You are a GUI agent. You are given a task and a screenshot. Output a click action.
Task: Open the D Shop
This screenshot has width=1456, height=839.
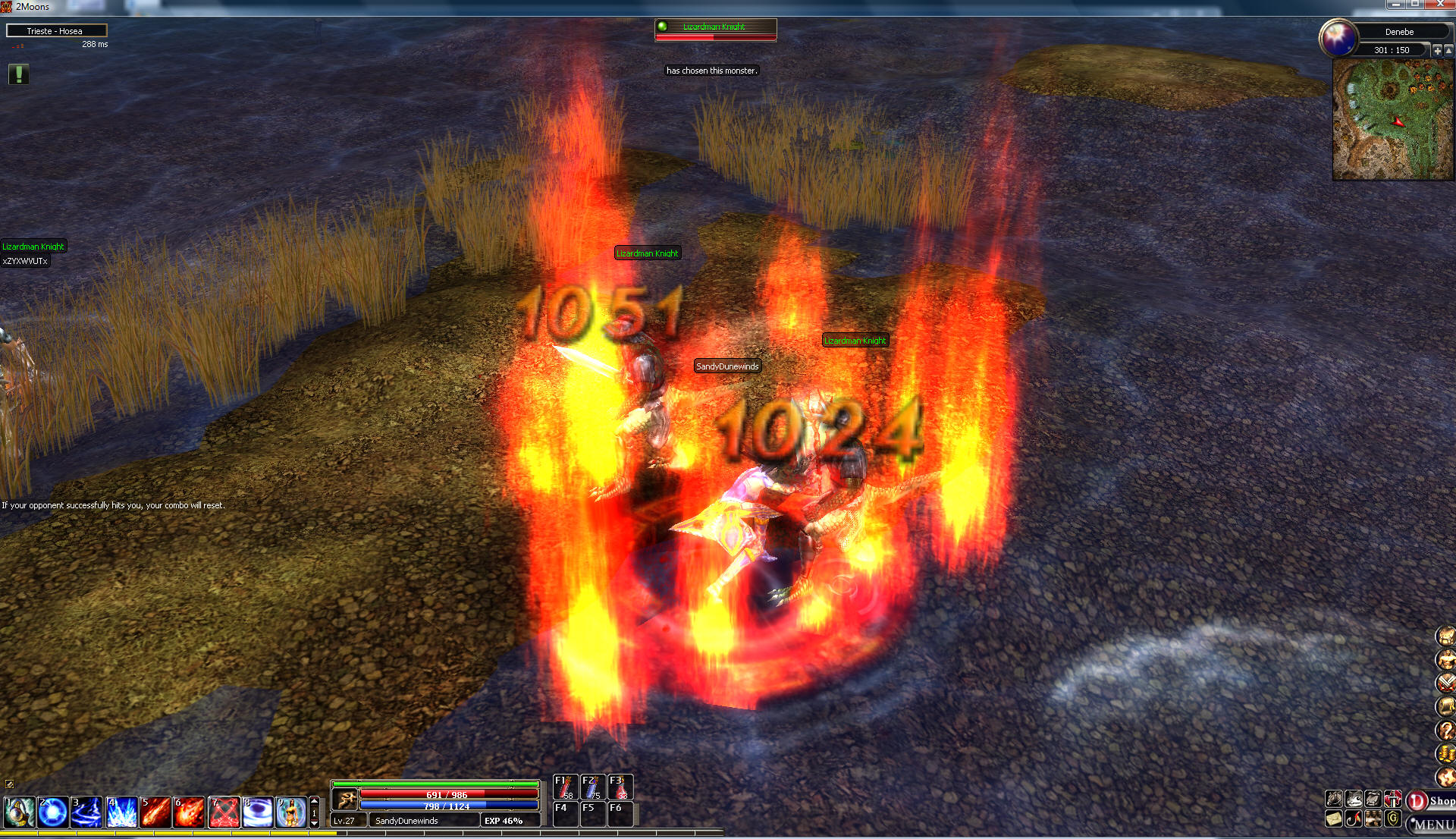click(x=1430, y=801)
